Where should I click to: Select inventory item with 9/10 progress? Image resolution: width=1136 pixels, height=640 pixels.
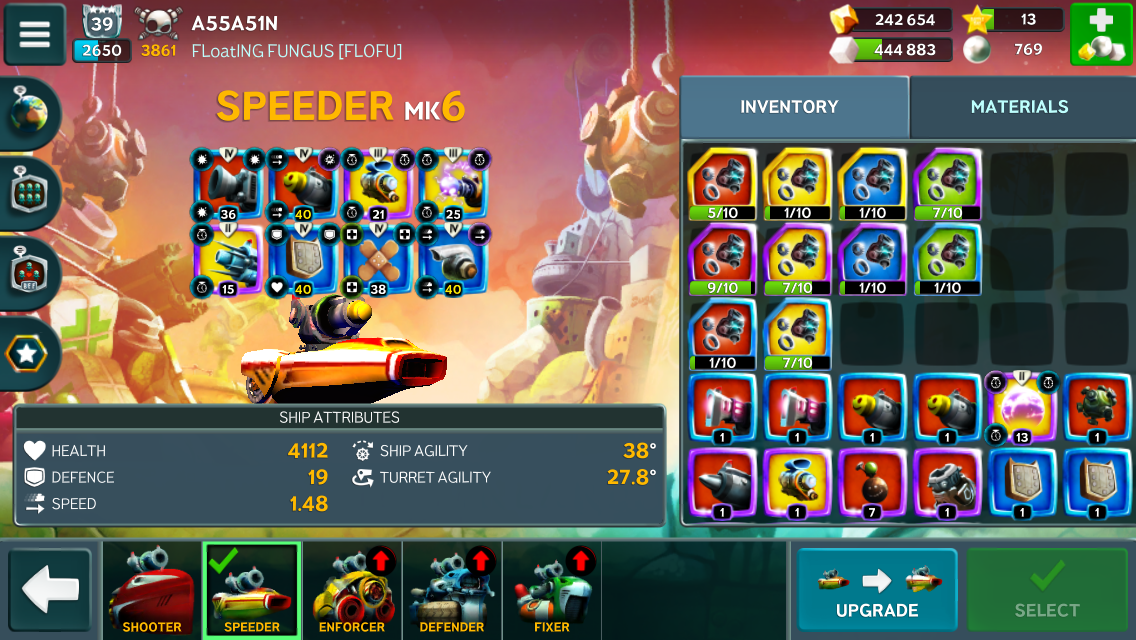pos(722,259)
